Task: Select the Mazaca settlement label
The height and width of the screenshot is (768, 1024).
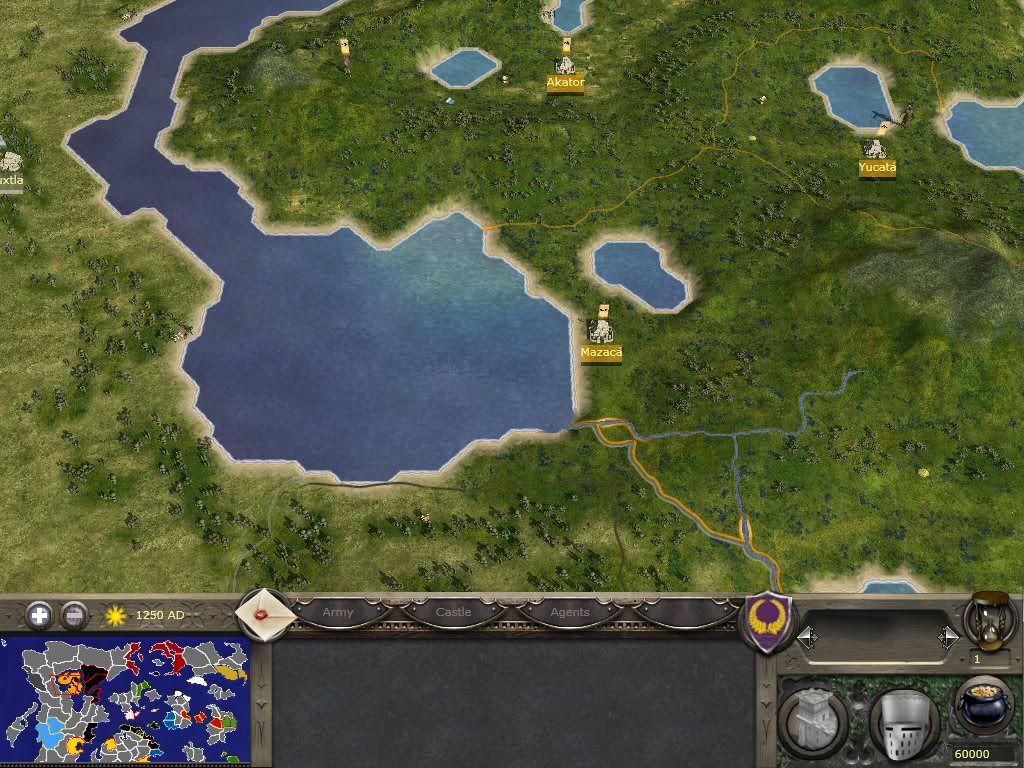Action: 601,352
